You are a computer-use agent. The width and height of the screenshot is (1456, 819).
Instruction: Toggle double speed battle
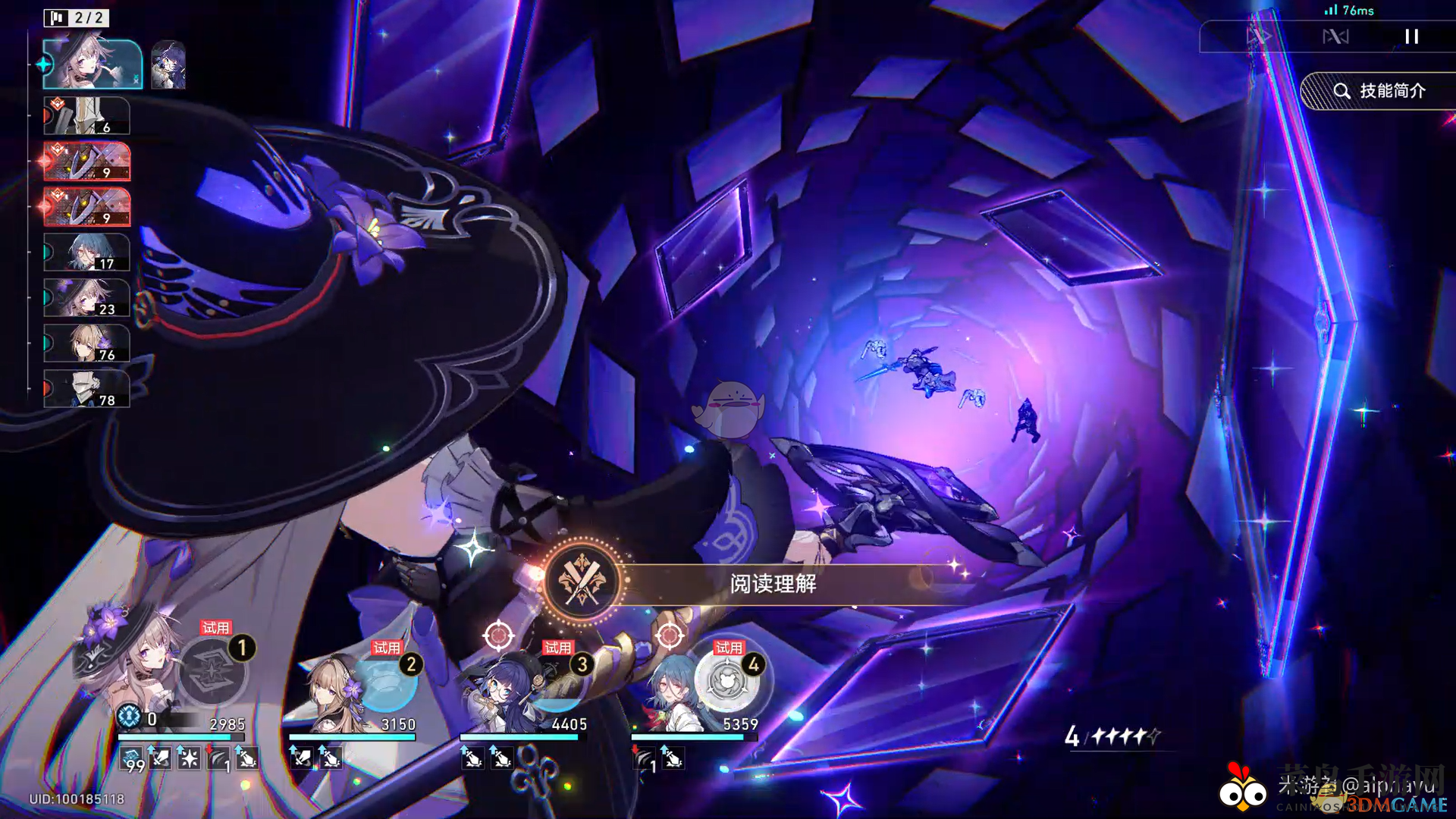tap(1258, 36)
